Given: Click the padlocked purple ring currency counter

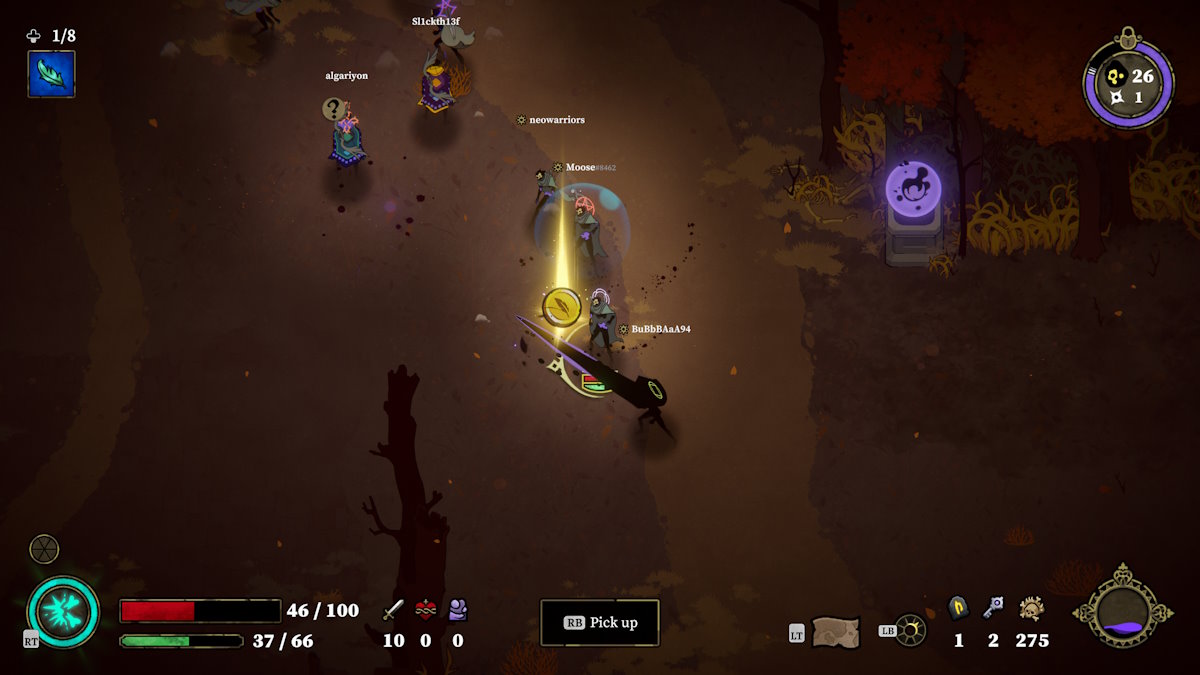Looking at the screenshot, I should click(1128, 84).
